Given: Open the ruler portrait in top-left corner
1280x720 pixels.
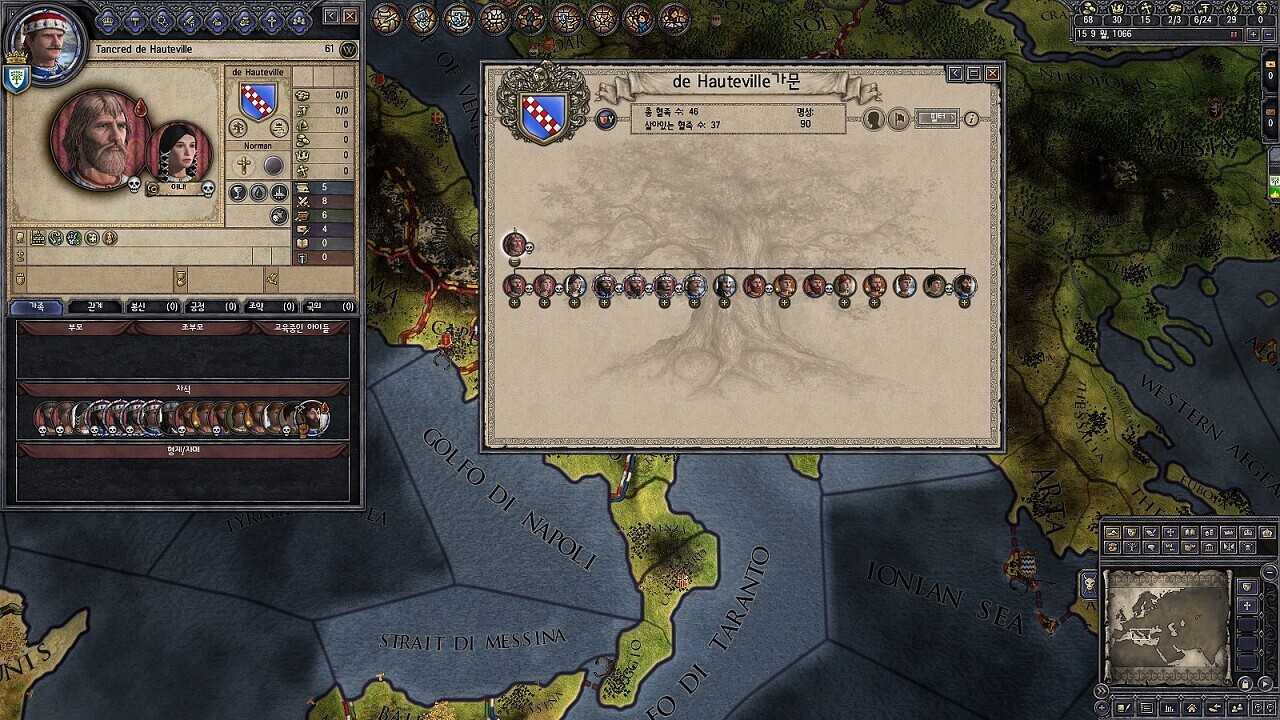Looking at the screenshot, I should coord(41,42).
